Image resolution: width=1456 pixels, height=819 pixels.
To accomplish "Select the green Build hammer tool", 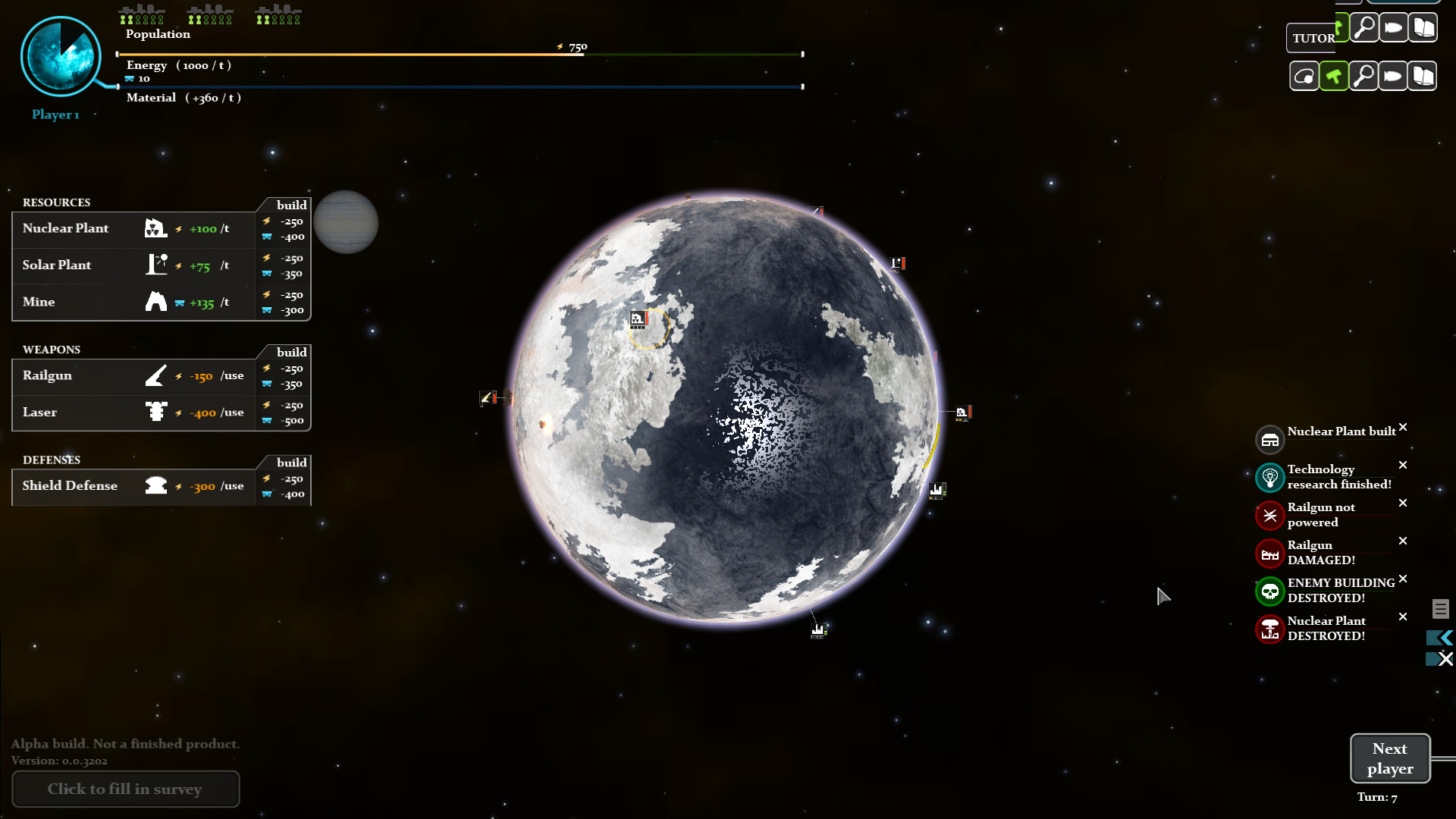I will coord(1335,75).
